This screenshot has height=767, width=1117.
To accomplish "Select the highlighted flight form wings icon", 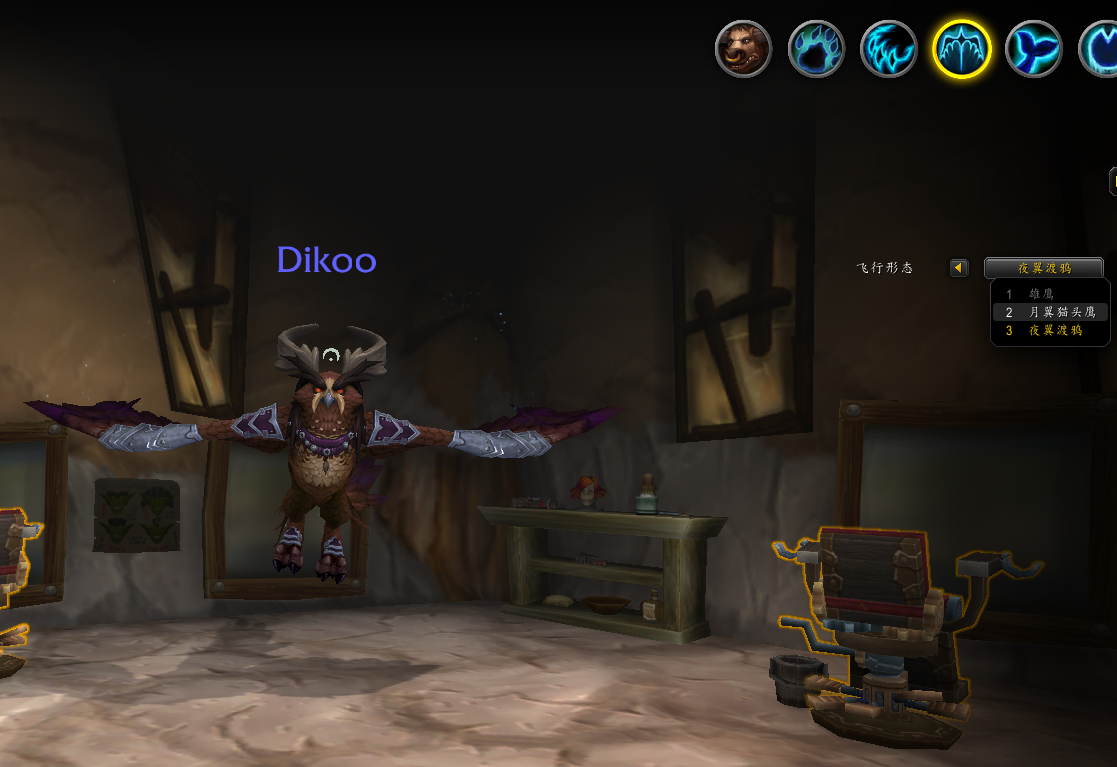I will pos(961,49).
